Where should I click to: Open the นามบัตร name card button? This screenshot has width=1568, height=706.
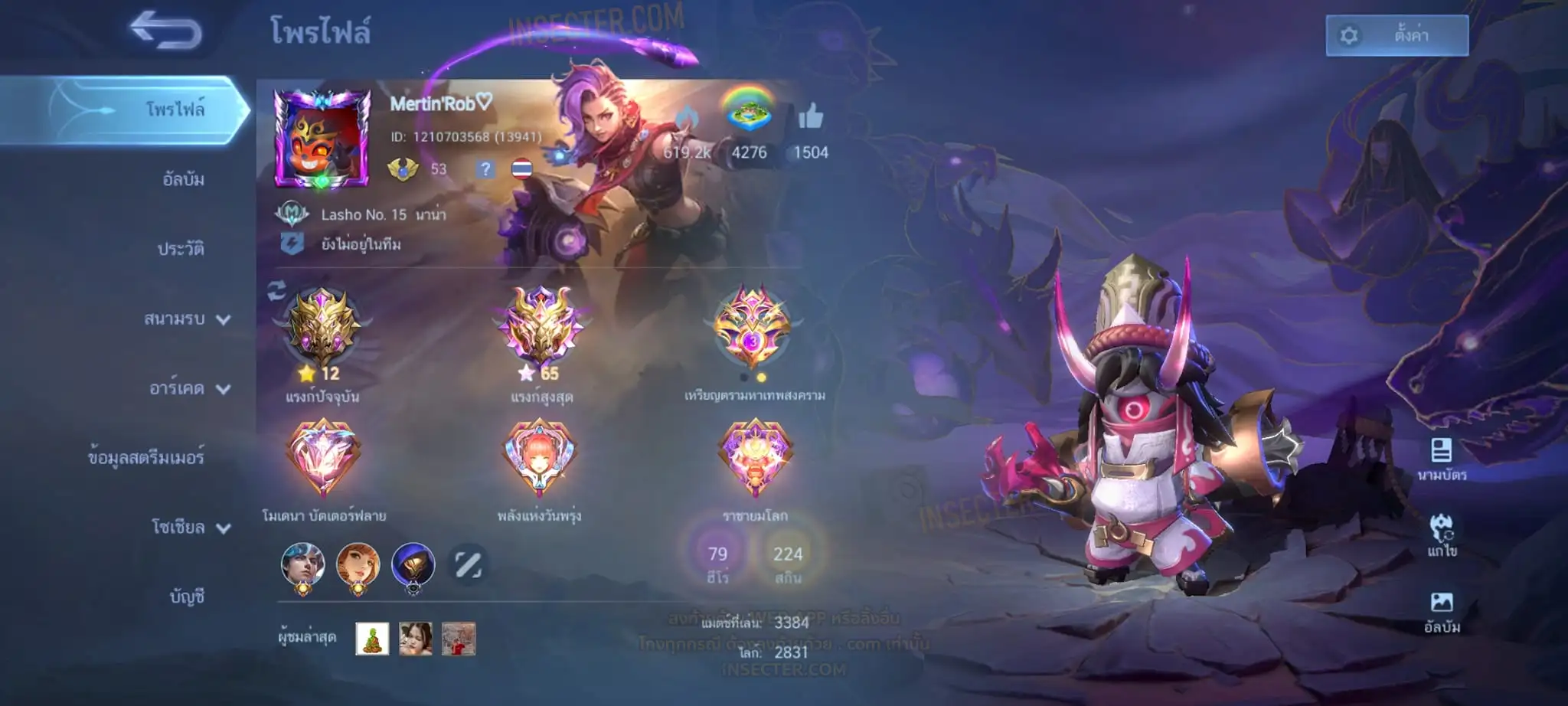[1441, 459]
